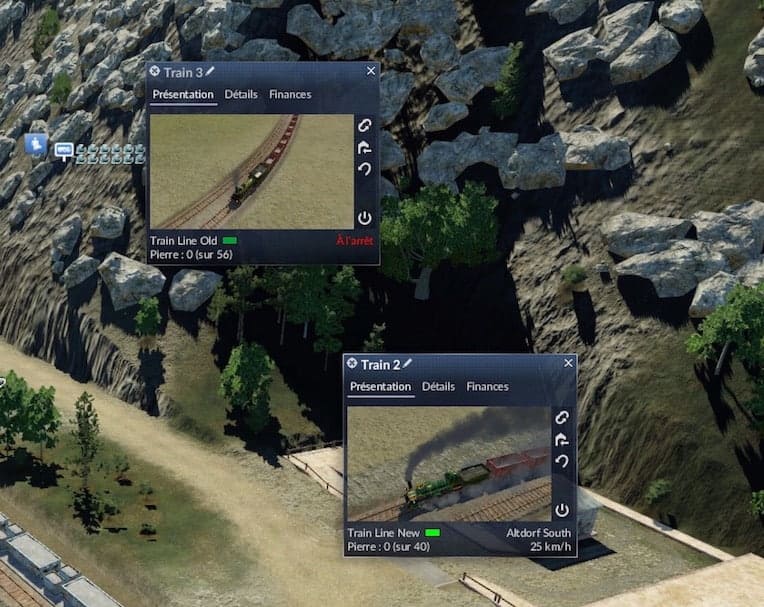Click the chain link icon for Train 2
The image size is (764, 607).
click(562, 418)
